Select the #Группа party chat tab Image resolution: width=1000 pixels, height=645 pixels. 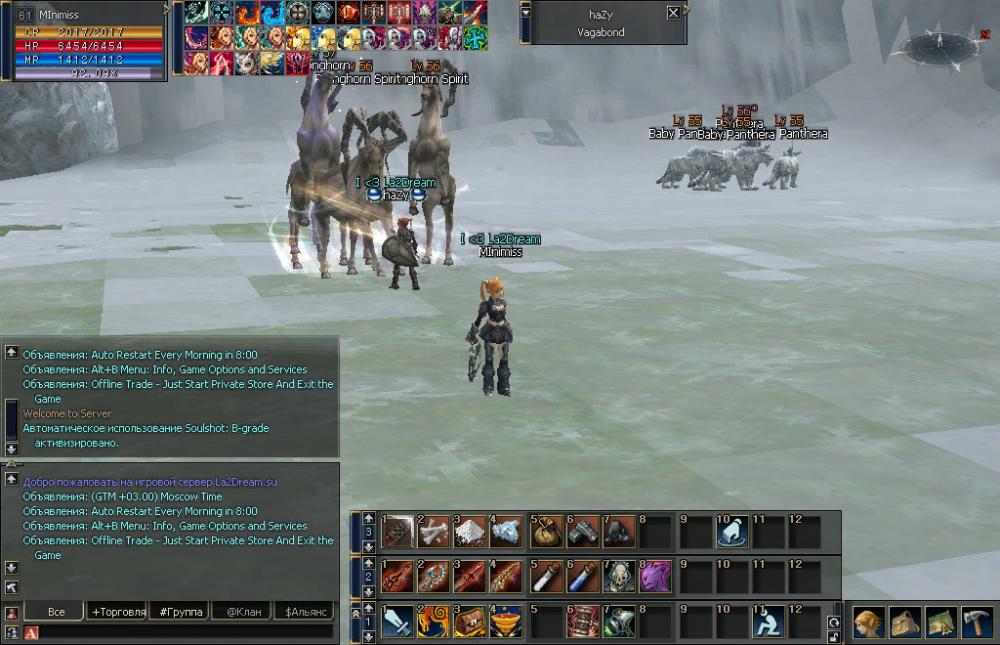coord(181,611)
